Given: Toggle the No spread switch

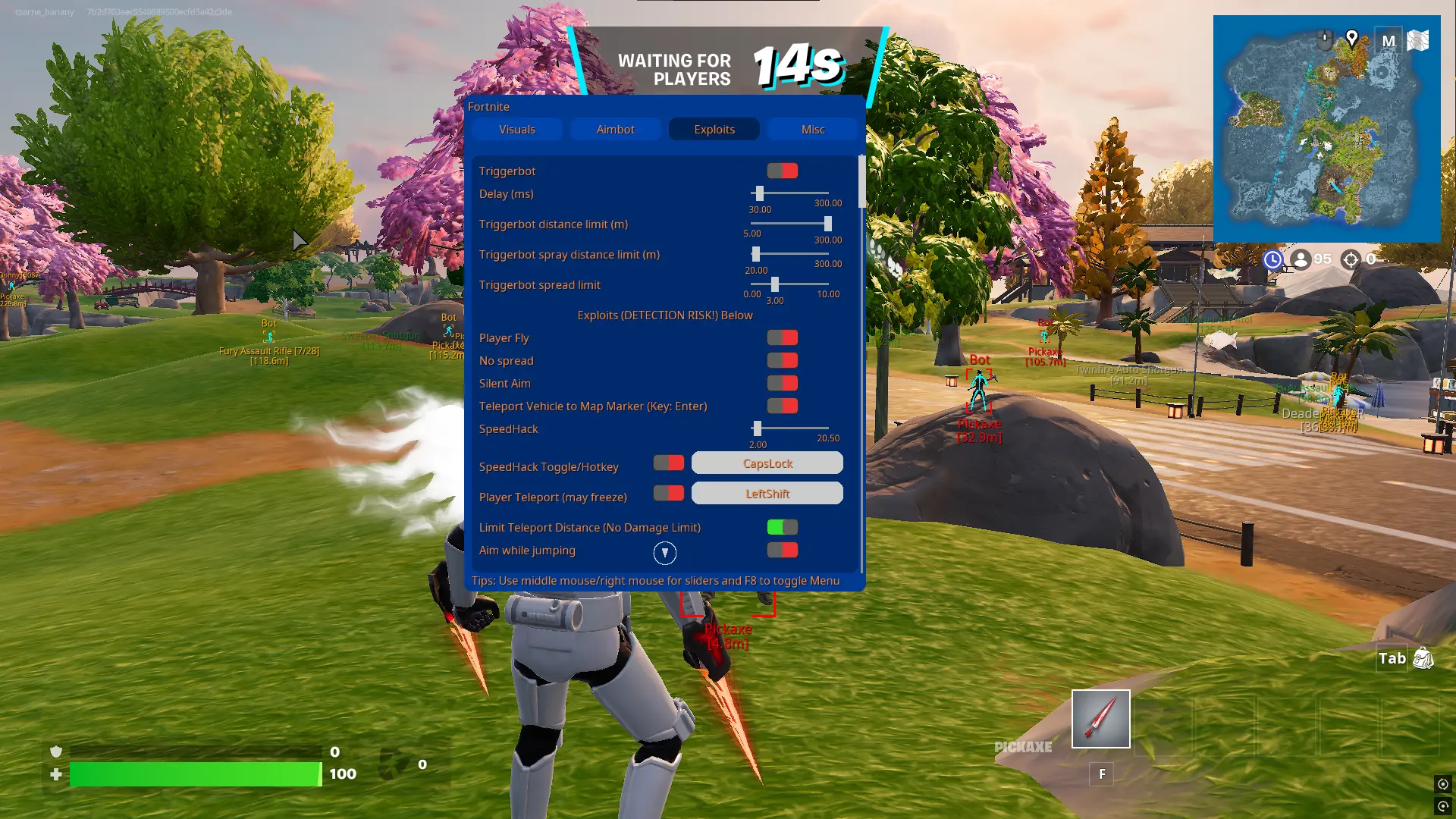Looking at the screenshot, I should pos(782,361).
